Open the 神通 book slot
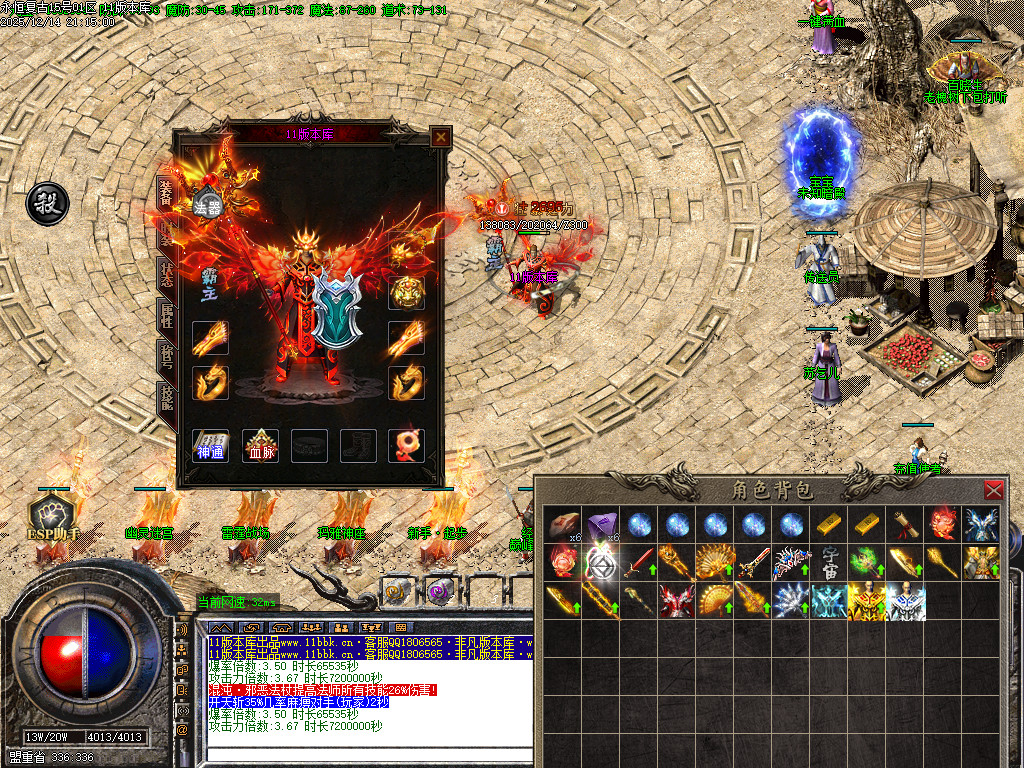The image size is (1024, 768). coord(210,444)
